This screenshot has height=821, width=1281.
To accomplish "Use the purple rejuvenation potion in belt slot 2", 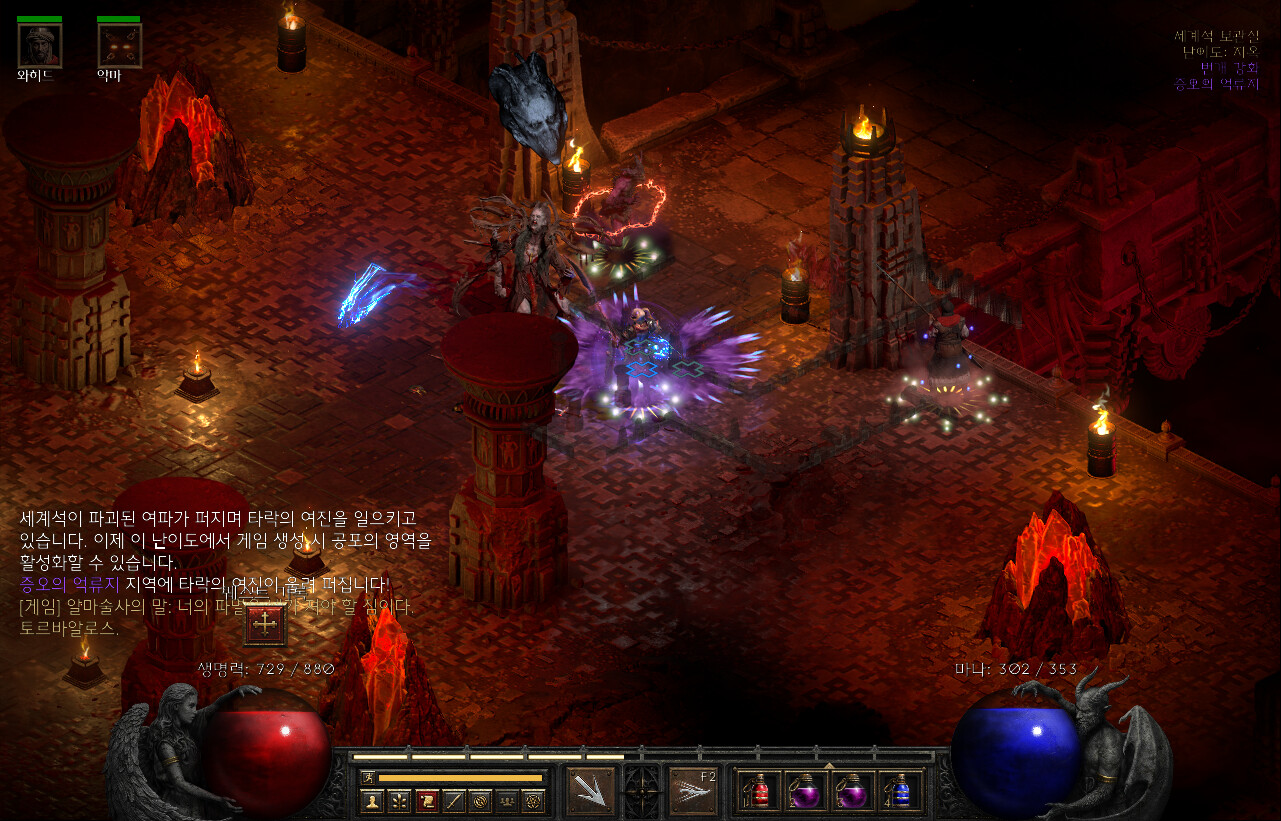I will click(x=805, y=791).
